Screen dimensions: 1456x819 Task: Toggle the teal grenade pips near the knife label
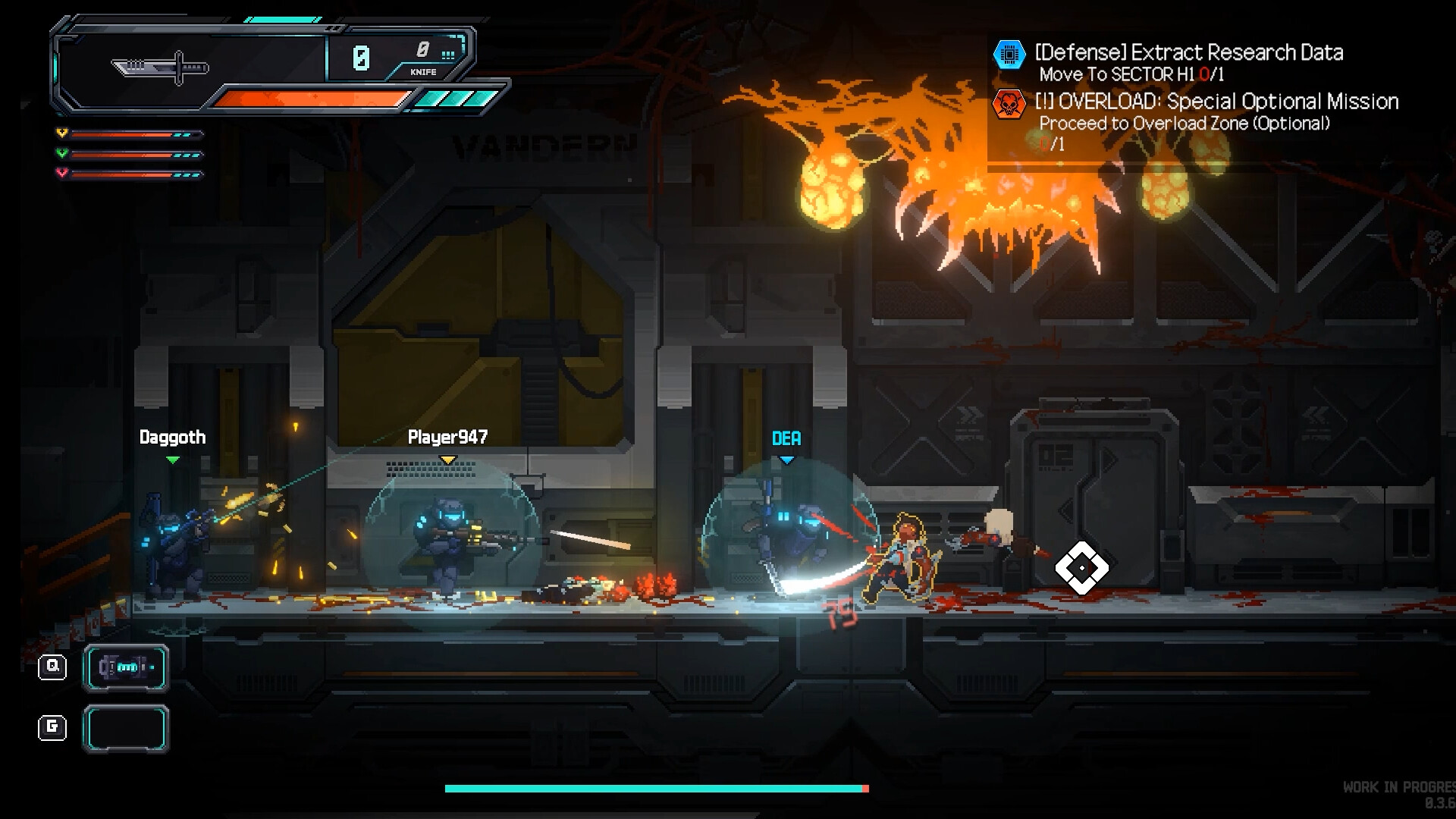click(447, 54)
